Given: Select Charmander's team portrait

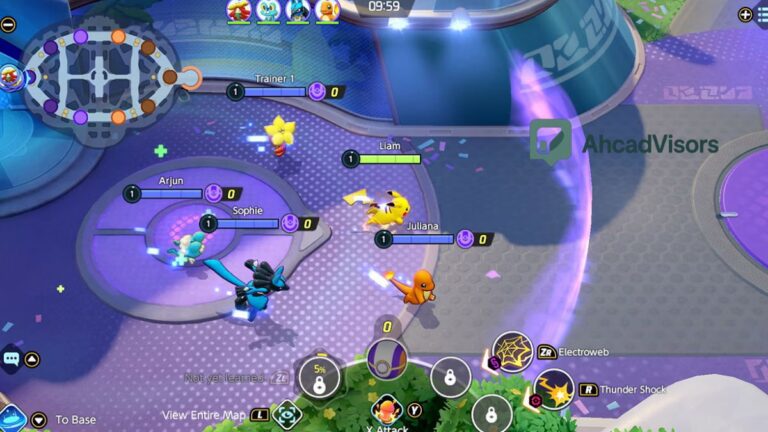Looking at the screenshot, I should point(327,11).
